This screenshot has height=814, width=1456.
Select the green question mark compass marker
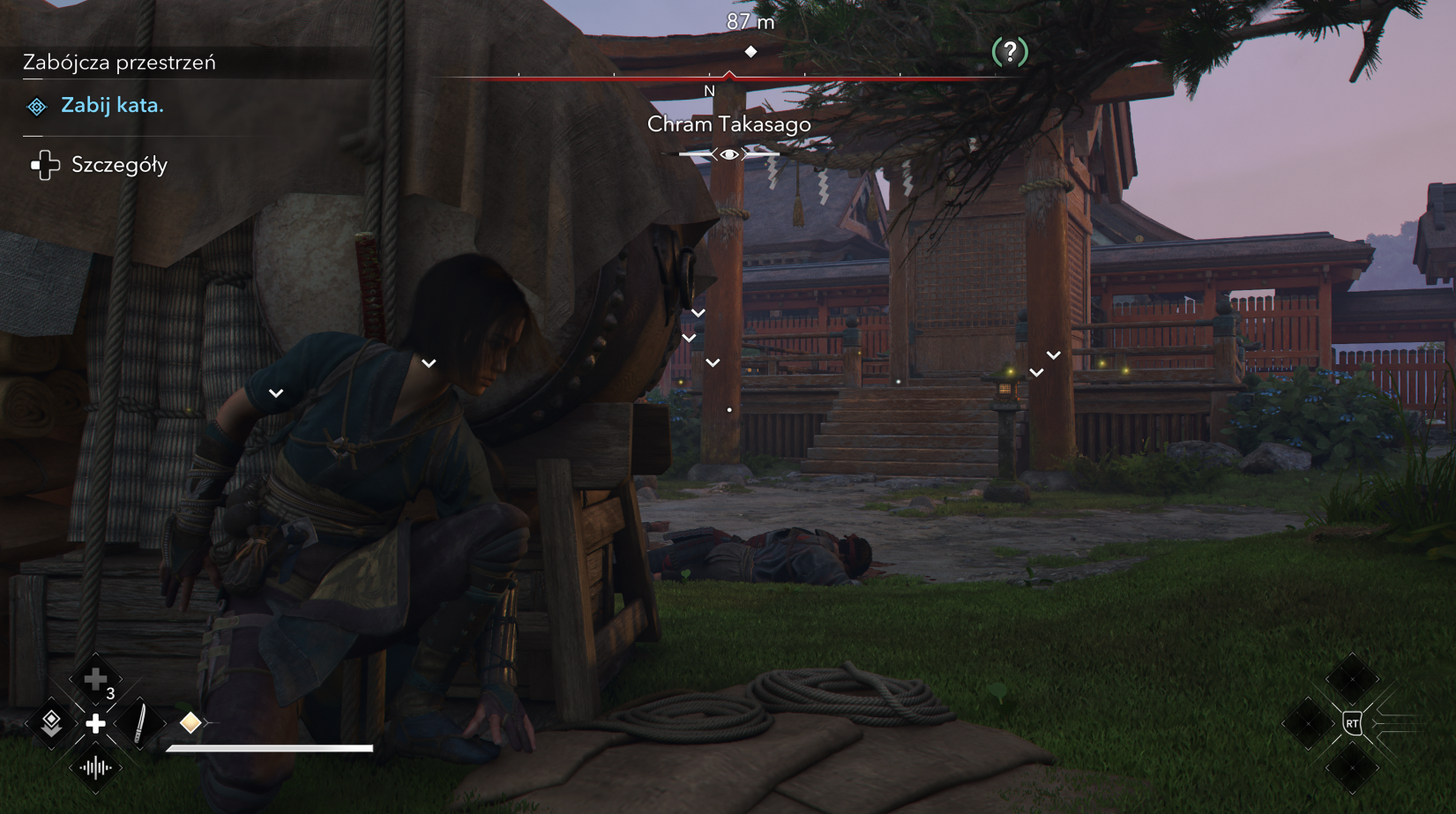pyautogui.click(x=1010, y=52)
